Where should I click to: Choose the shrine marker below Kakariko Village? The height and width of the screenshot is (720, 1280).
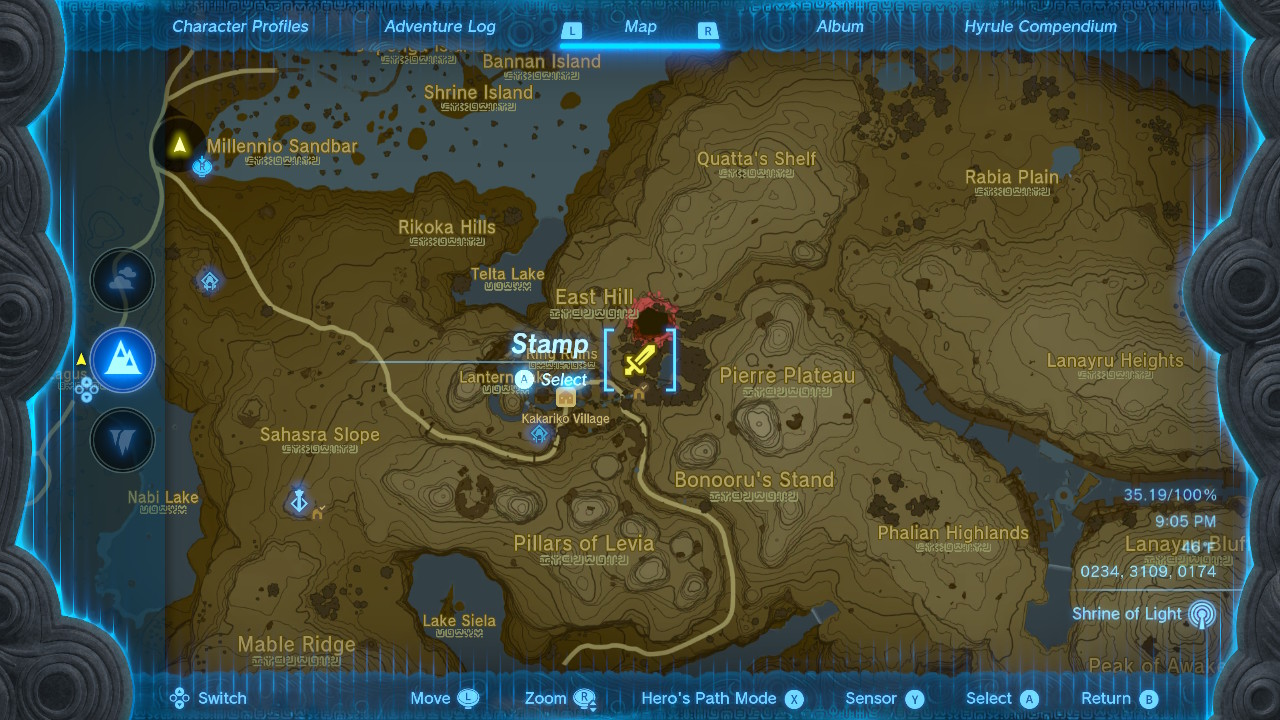point(540,435)
